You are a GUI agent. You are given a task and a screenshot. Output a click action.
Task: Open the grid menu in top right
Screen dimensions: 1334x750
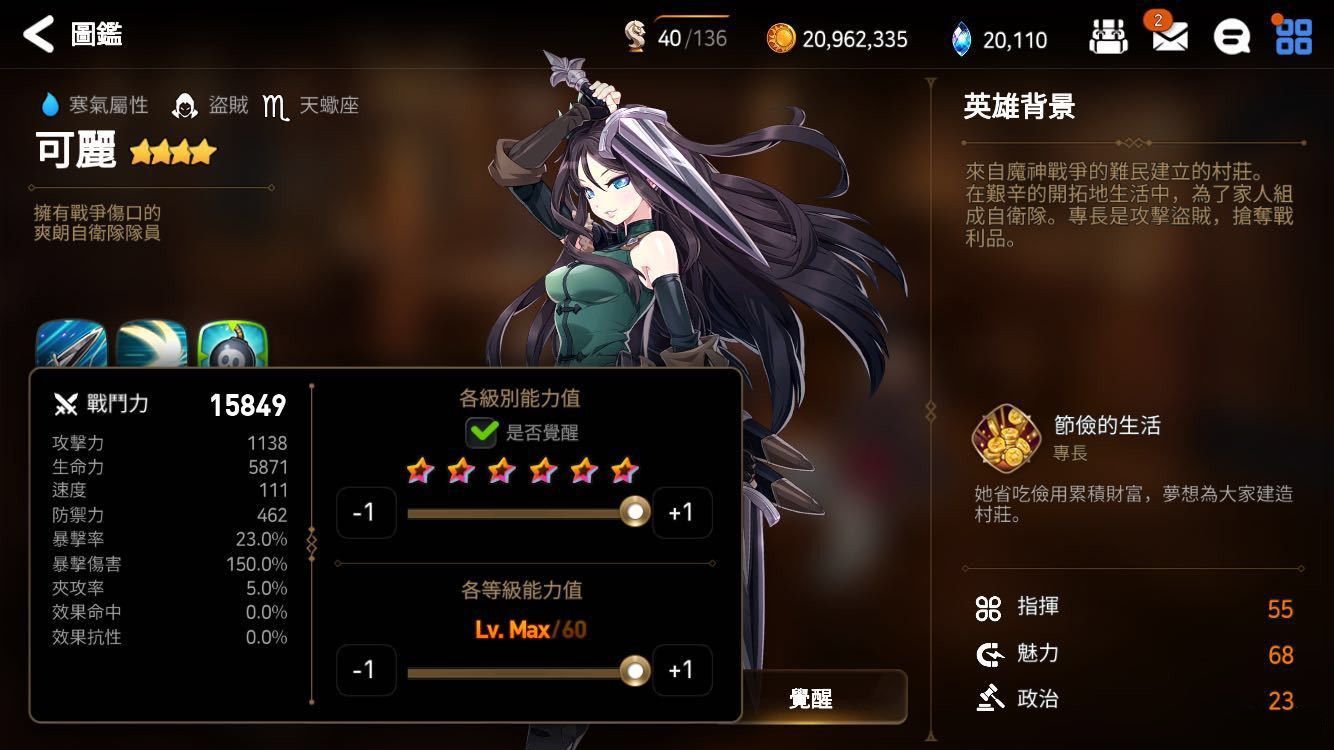tap(1294, 37)
